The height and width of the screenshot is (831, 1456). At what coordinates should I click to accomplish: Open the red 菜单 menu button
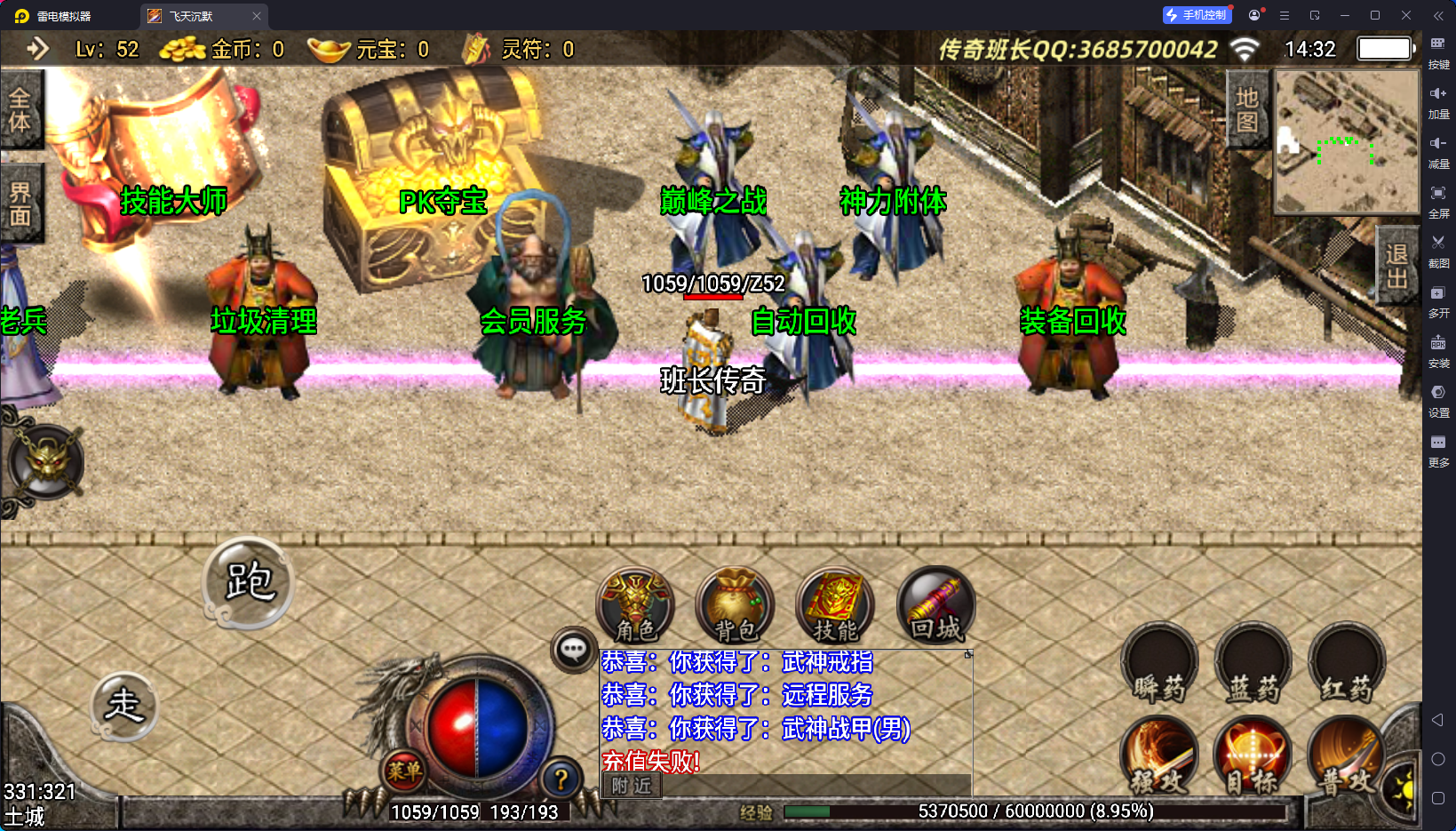tap(404, 771)
